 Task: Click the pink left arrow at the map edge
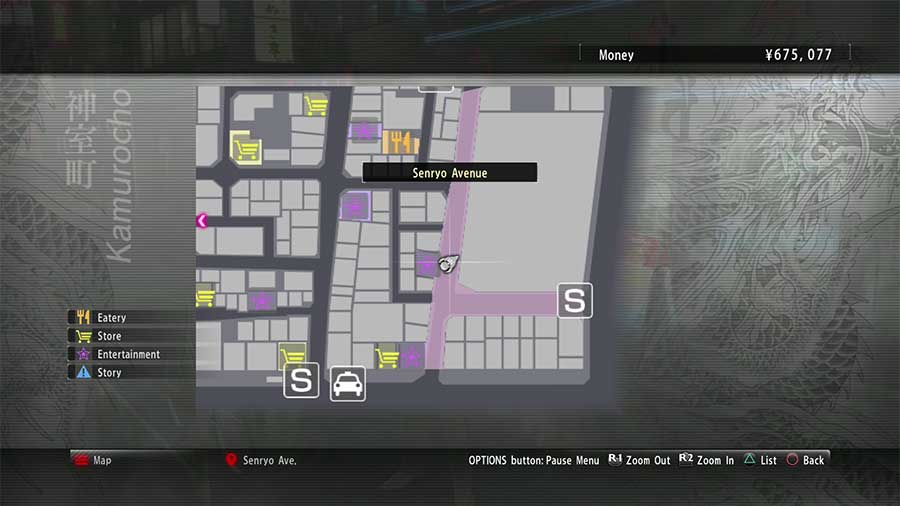(x=202, y=221)
